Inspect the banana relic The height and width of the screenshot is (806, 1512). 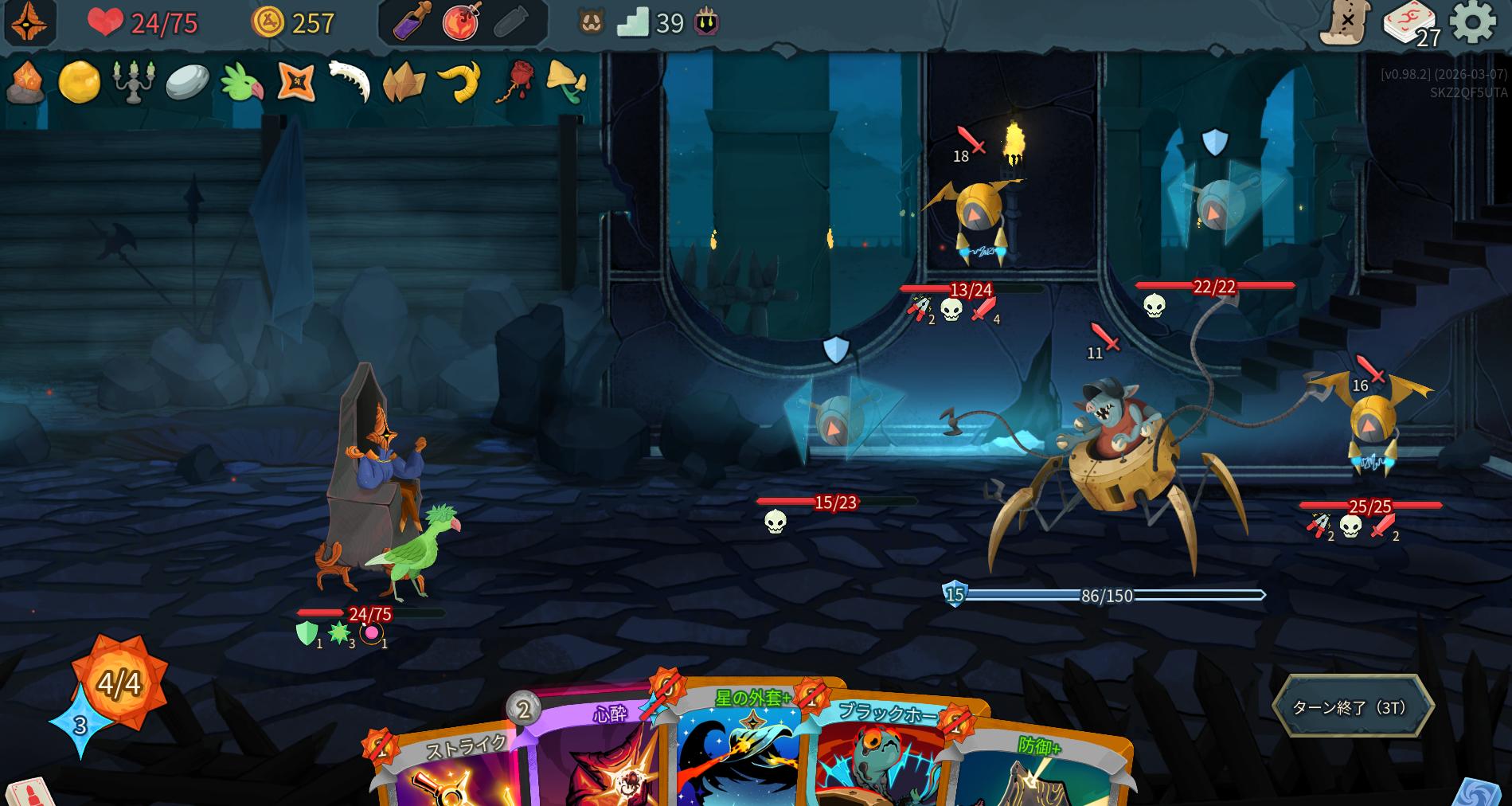click(x=459, y=81)
